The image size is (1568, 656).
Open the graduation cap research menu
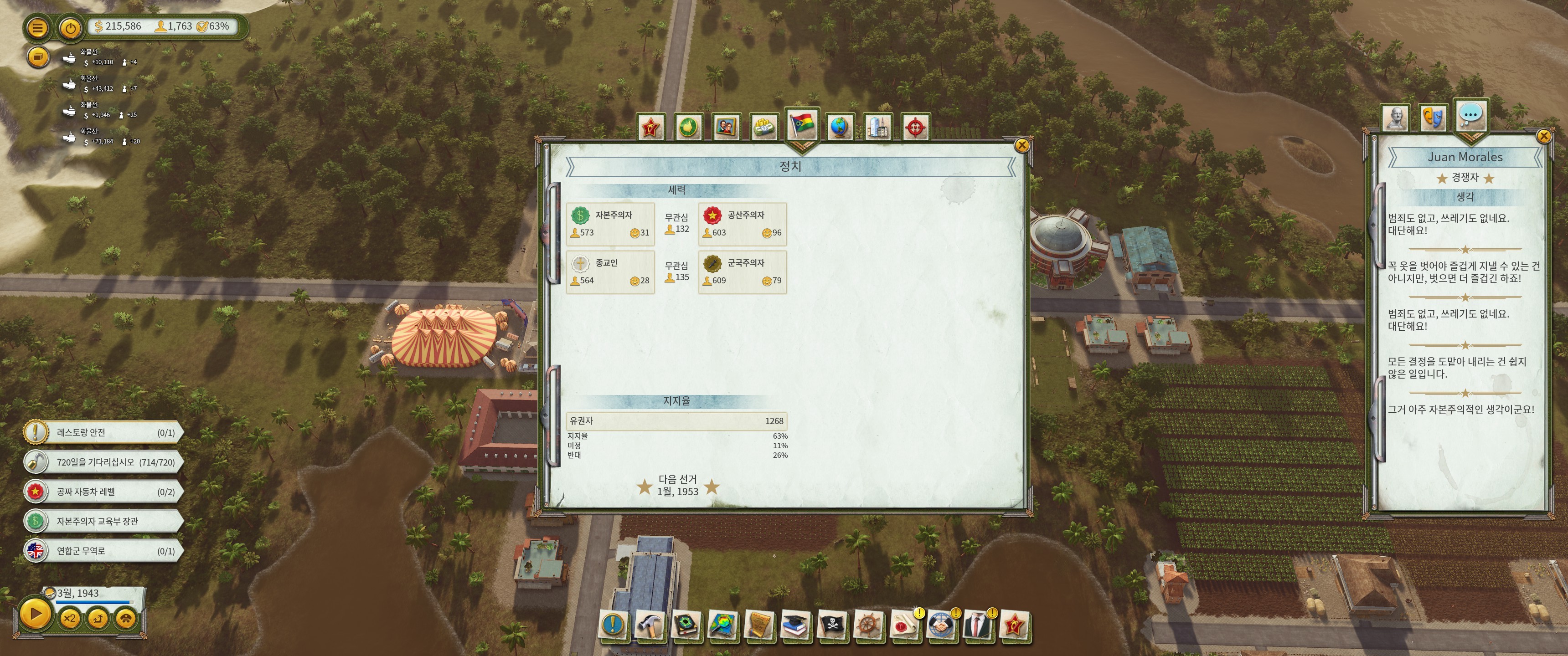click(x=795, y=625)
